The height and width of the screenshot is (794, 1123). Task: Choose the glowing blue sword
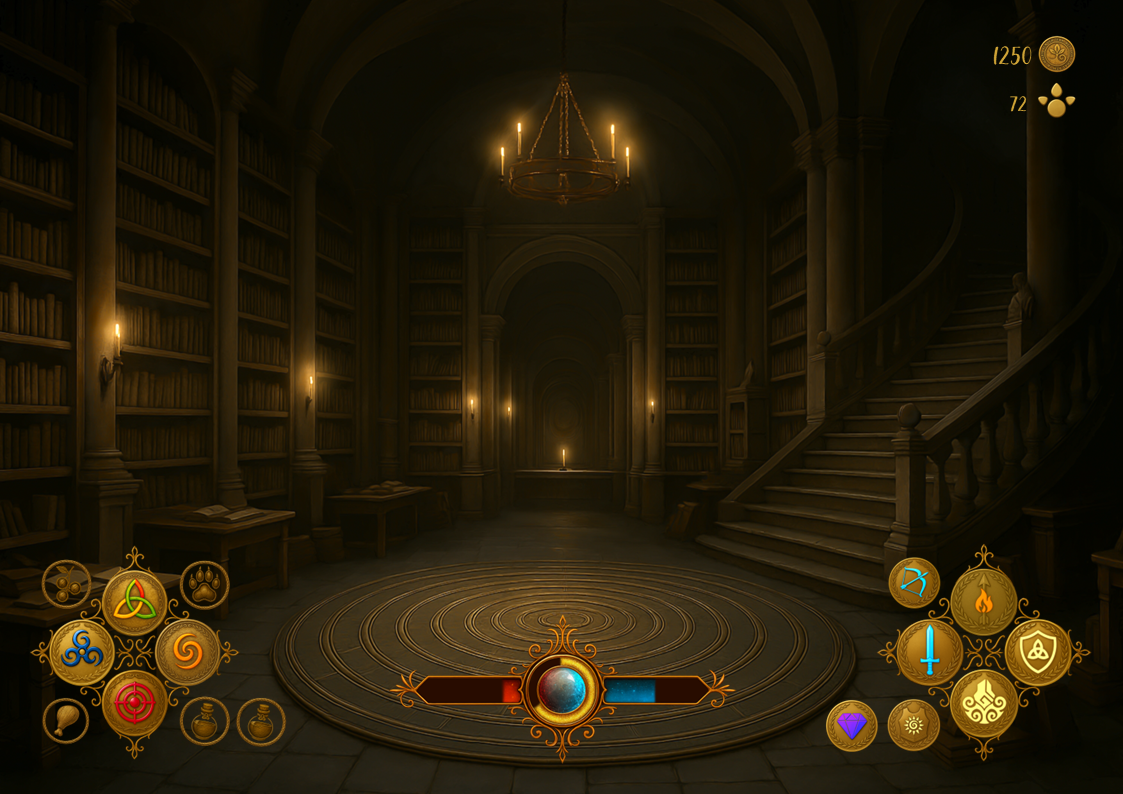[929, 652]
